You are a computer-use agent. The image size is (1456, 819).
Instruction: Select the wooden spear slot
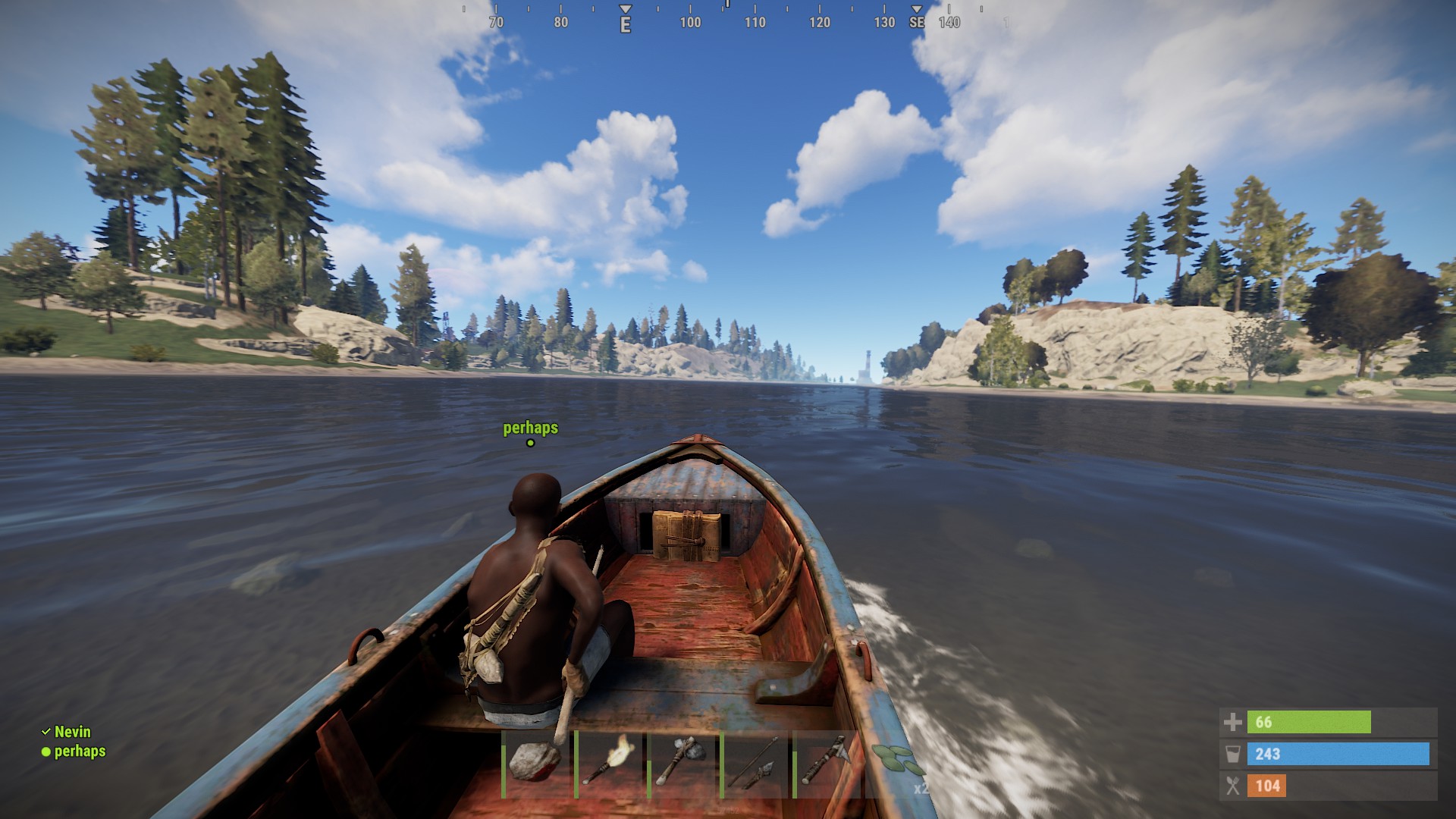(x=755, y=763)
